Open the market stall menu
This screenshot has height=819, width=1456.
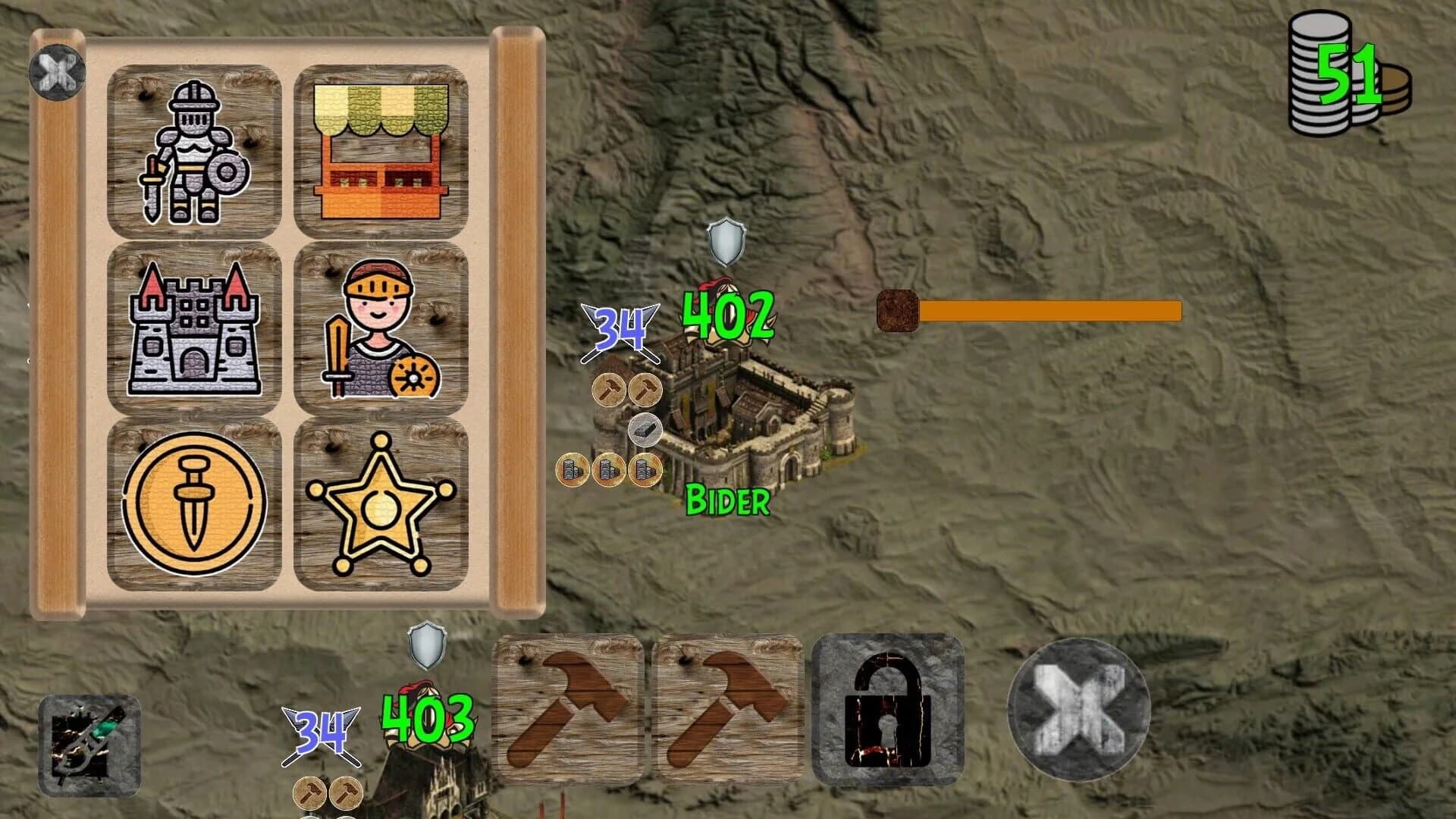(x=383, y=152)
